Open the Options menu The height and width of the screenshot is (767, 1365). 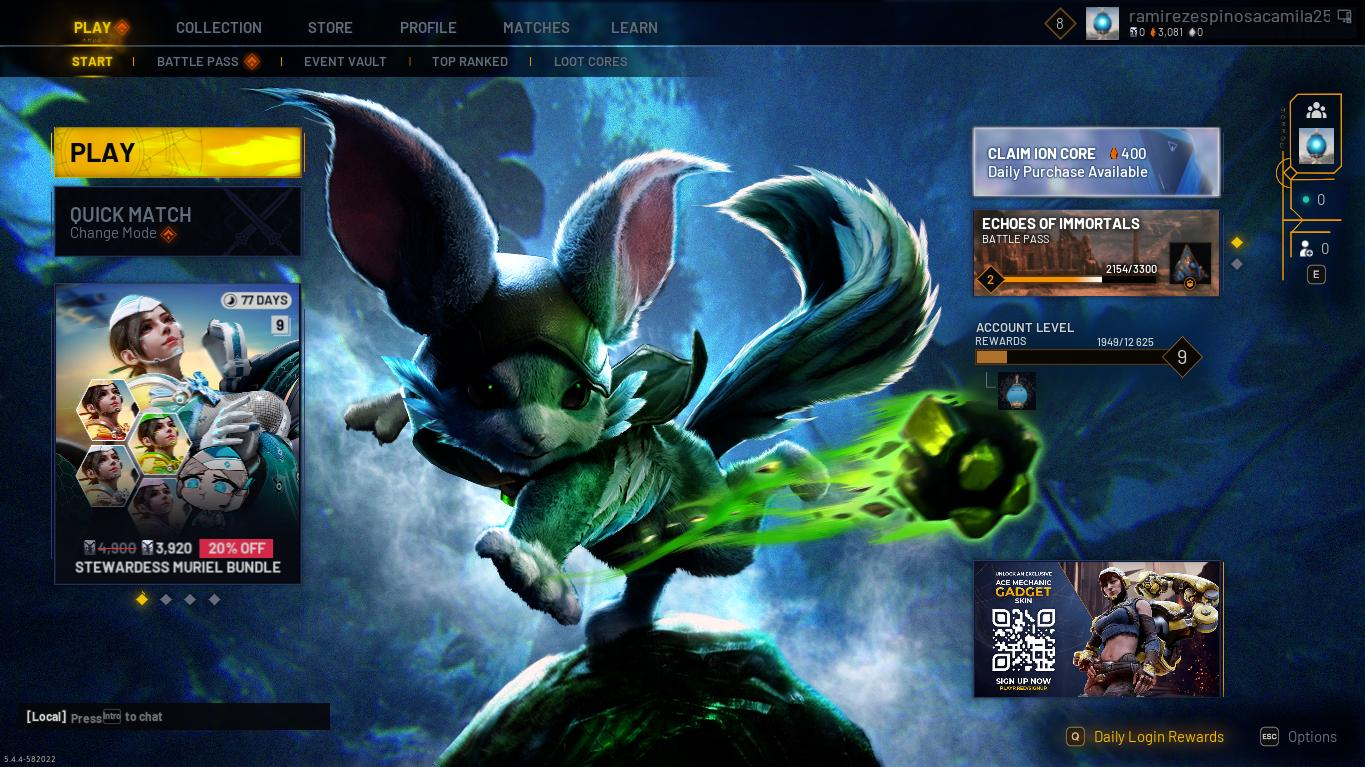pos(1311,737)
